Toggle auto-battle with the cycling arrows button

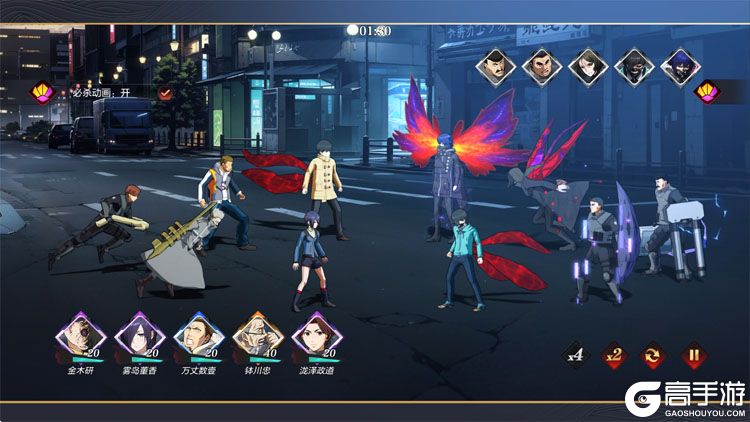click(x=654, y=355)
